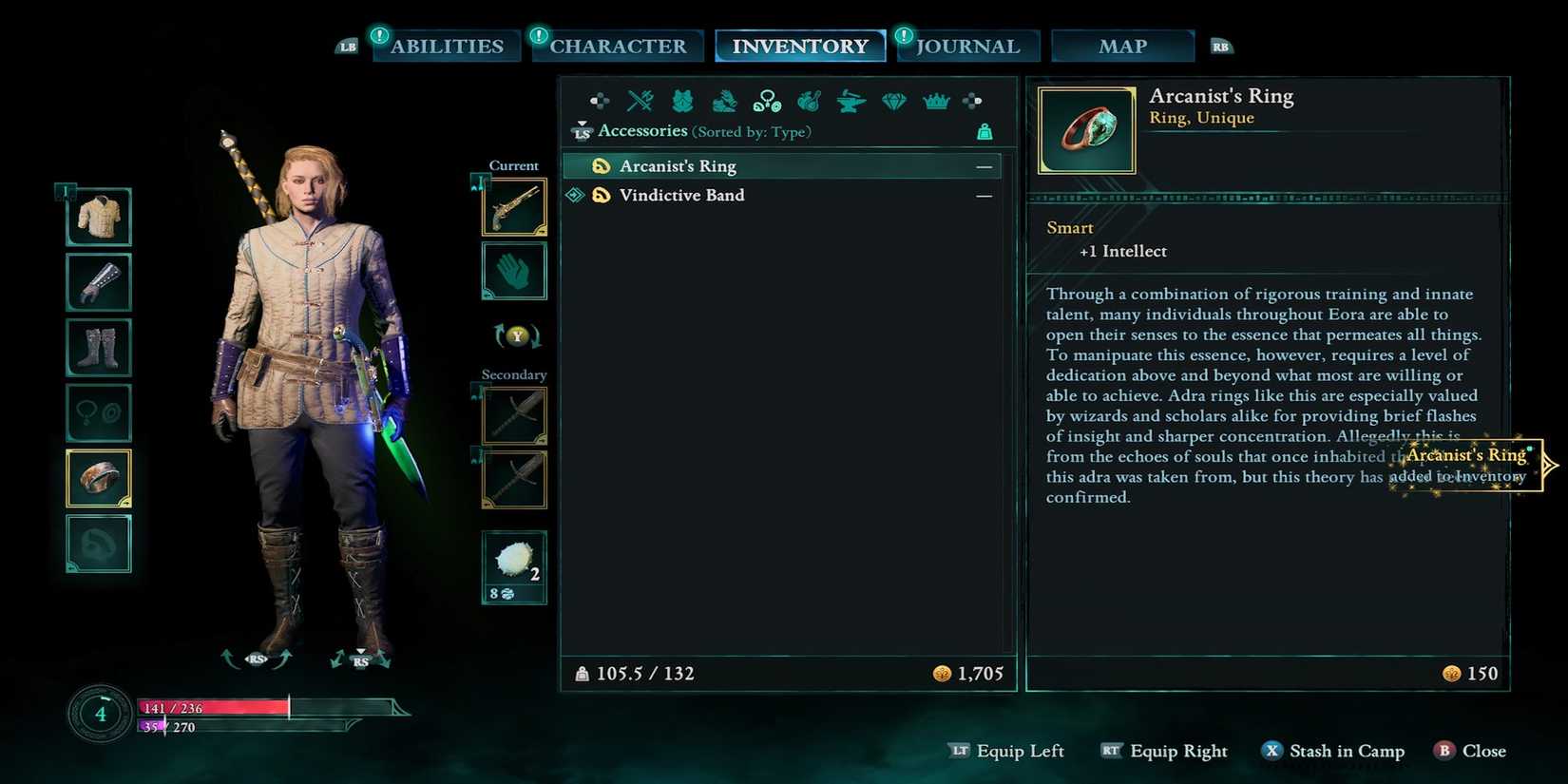Click the accessories necklace filter icon
Image resolution: width=1568 pixels, height=784 pixels.
(x=767, y=100)
